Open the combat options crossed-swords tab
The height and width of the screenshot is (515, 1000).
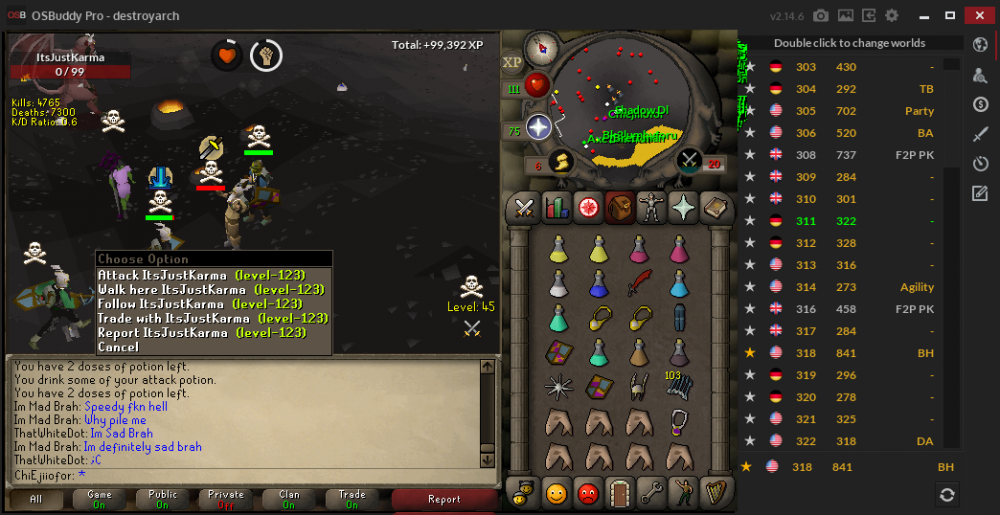[x=523, y=208]
